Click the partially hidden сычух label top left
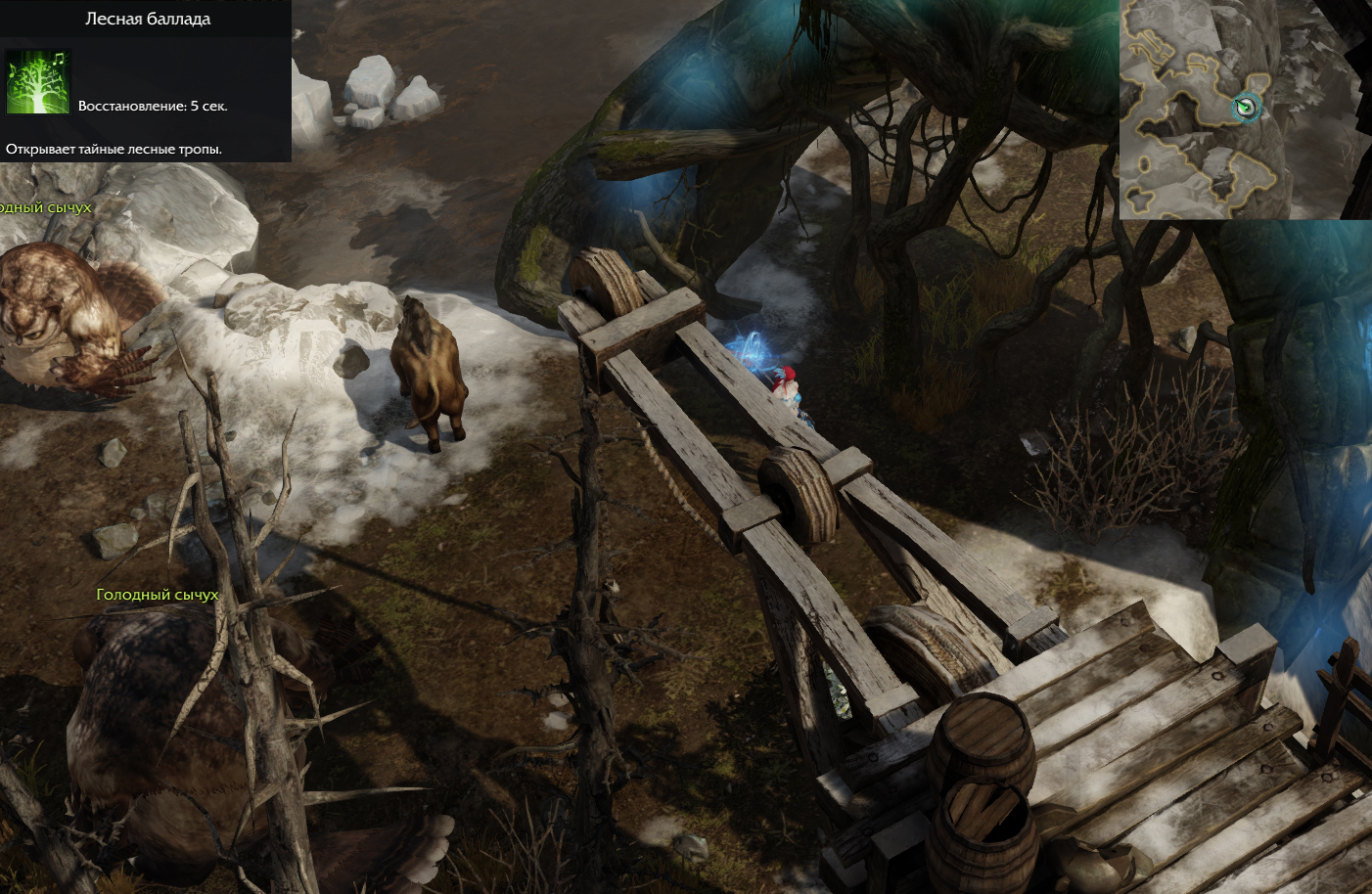 click(44, 208)
